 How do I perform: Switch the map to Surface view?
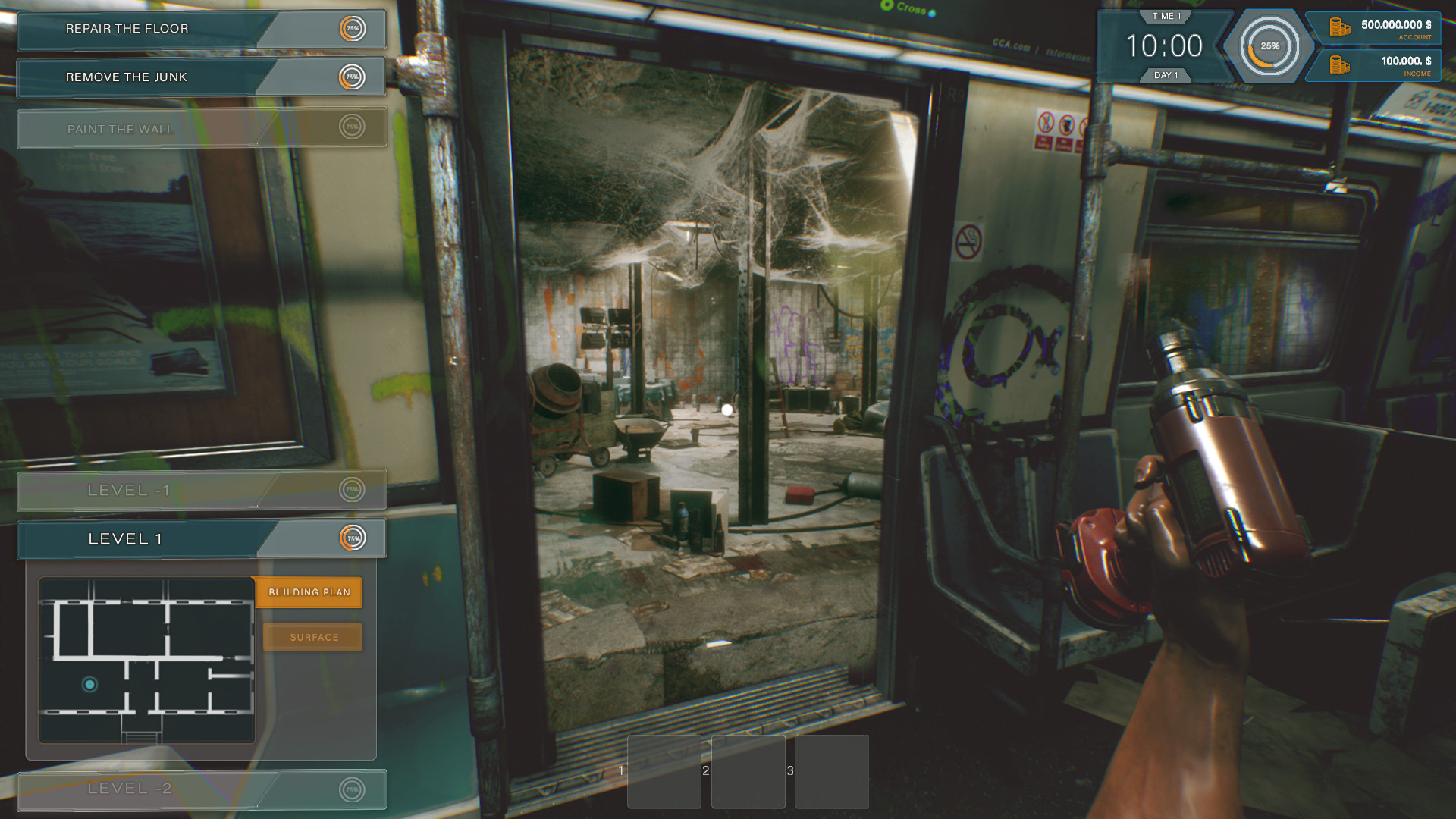point(312,637)
